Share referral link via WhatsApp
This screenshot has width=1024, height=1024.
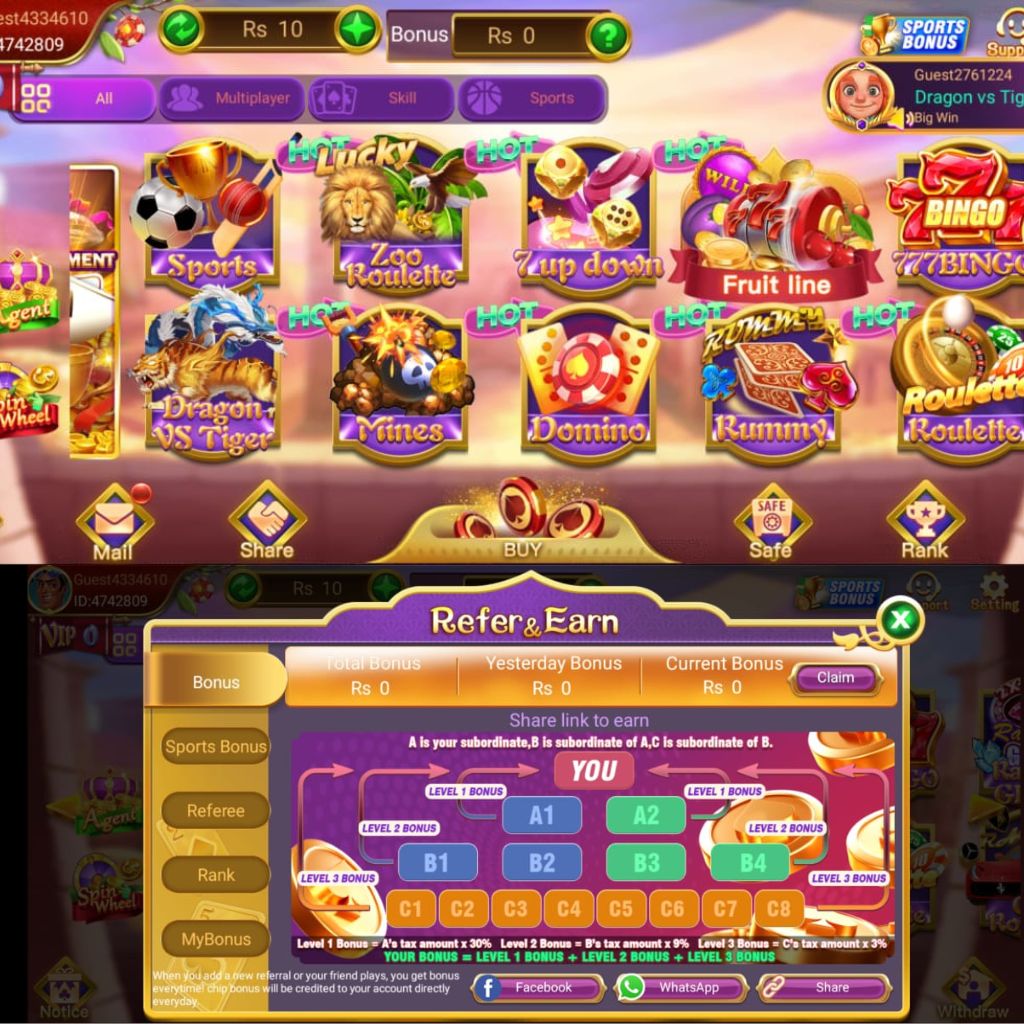682,988
